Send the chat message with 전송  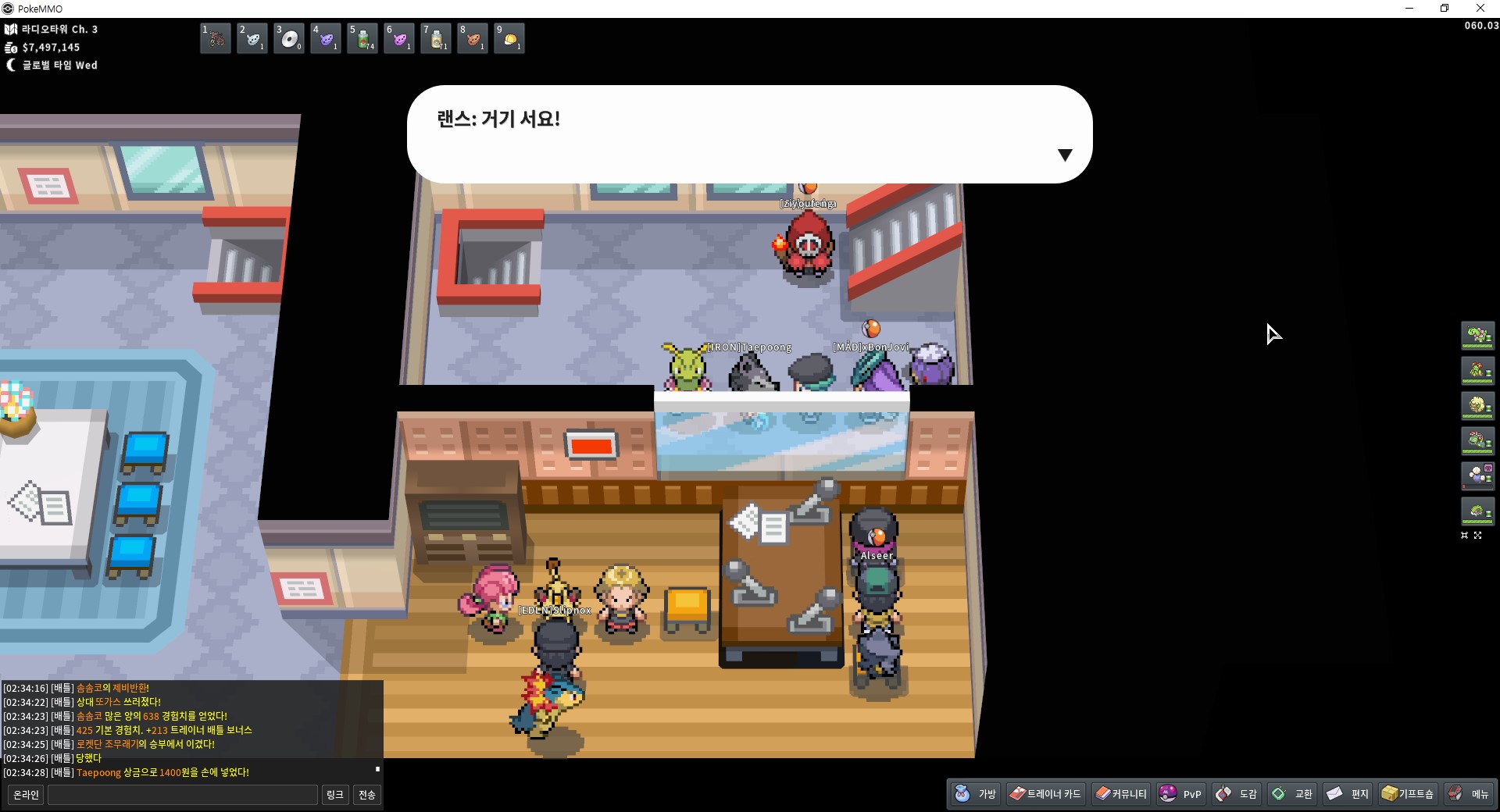[366, 795]
